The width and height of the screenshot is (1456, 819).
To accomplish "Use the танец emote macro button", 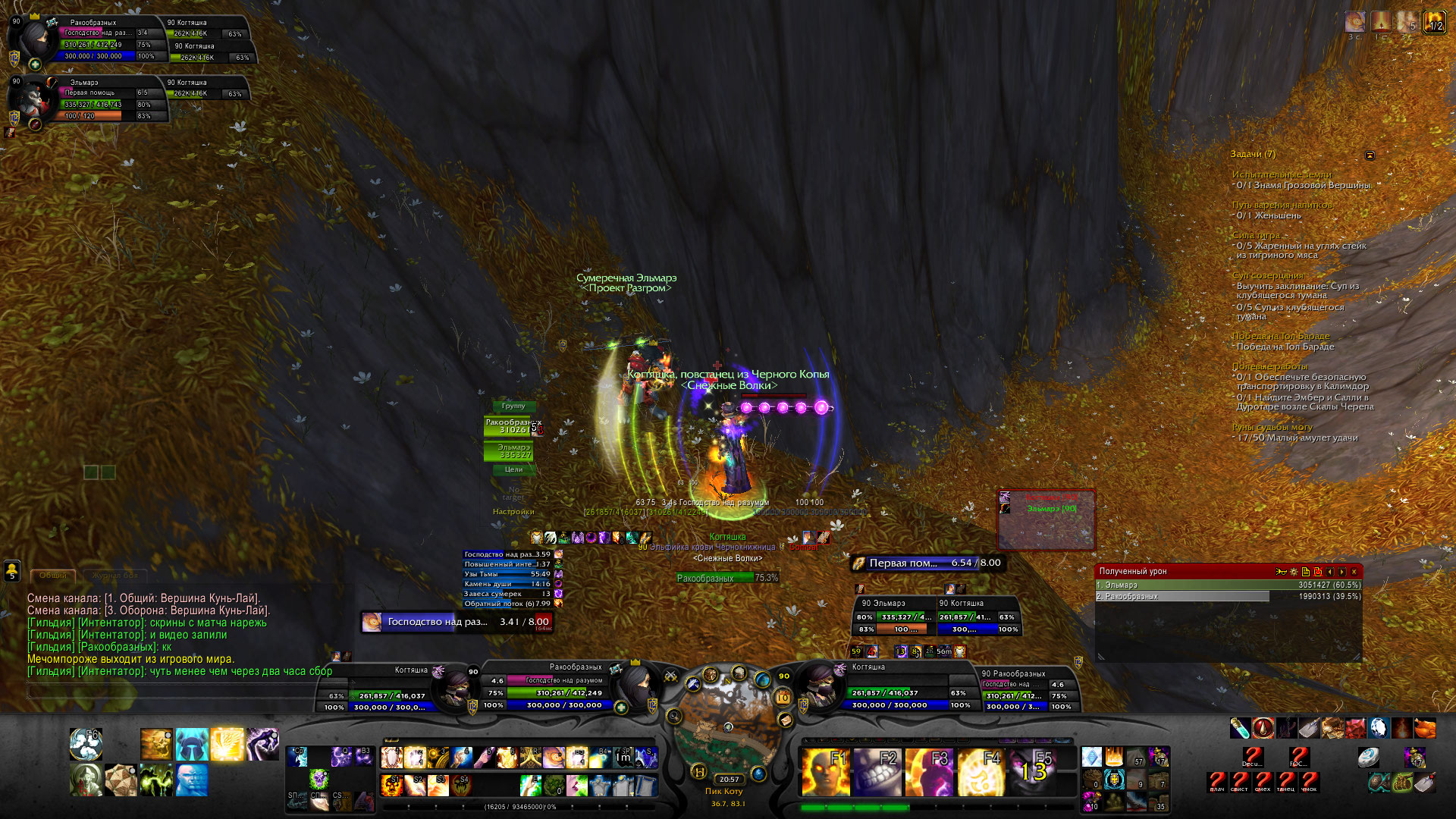I will 1286,782.
